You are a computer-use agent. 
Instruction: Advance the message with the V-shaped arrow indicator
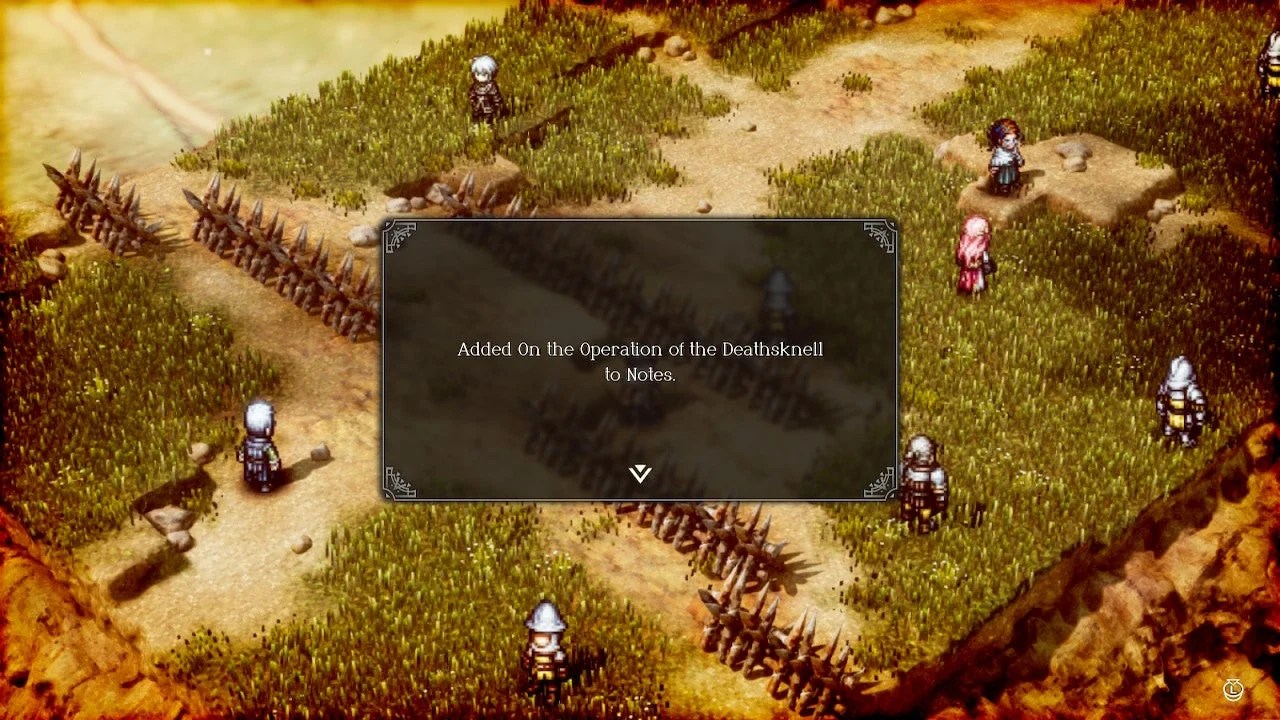coord(639,474)
